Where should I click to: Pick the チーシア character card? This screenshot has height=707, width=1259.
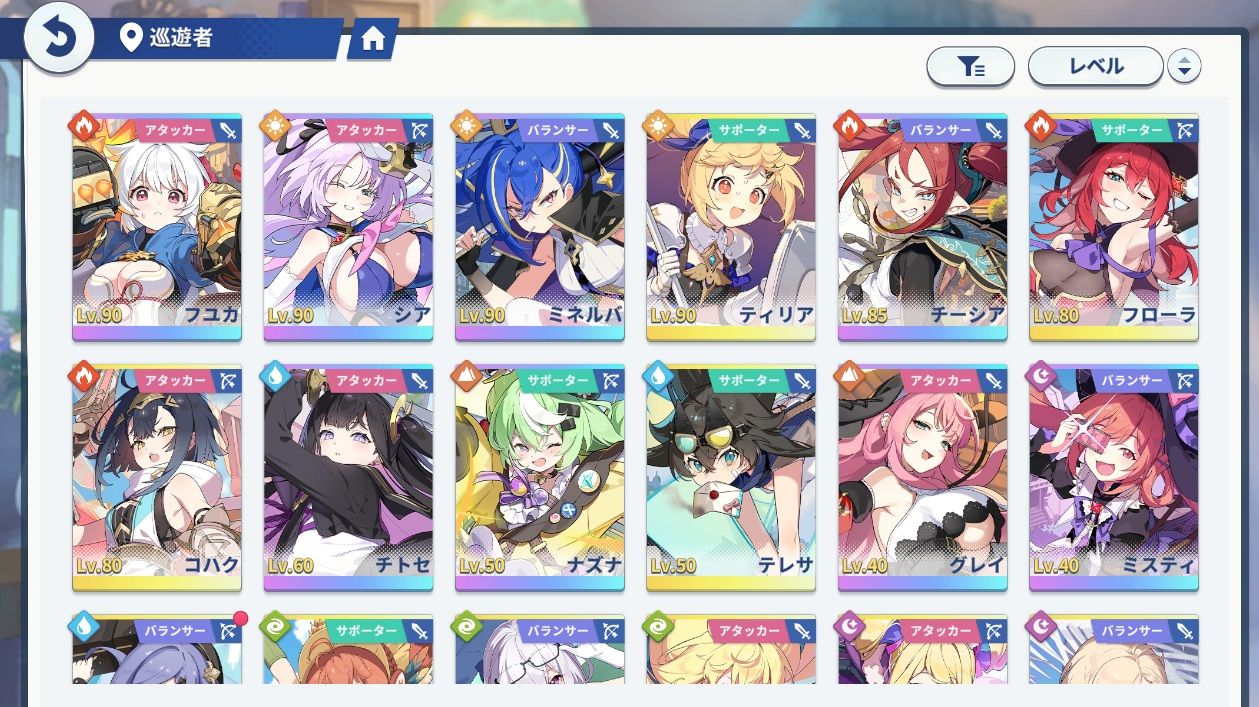coord(923,227)
